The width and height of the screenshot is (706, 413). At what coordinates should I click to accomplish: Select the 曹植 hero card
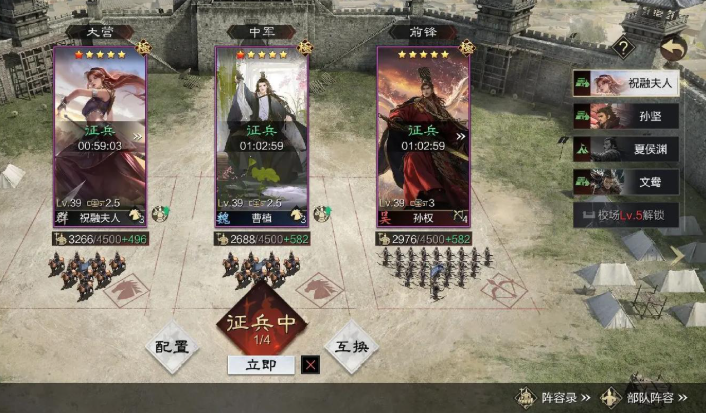tap(262, 130)
